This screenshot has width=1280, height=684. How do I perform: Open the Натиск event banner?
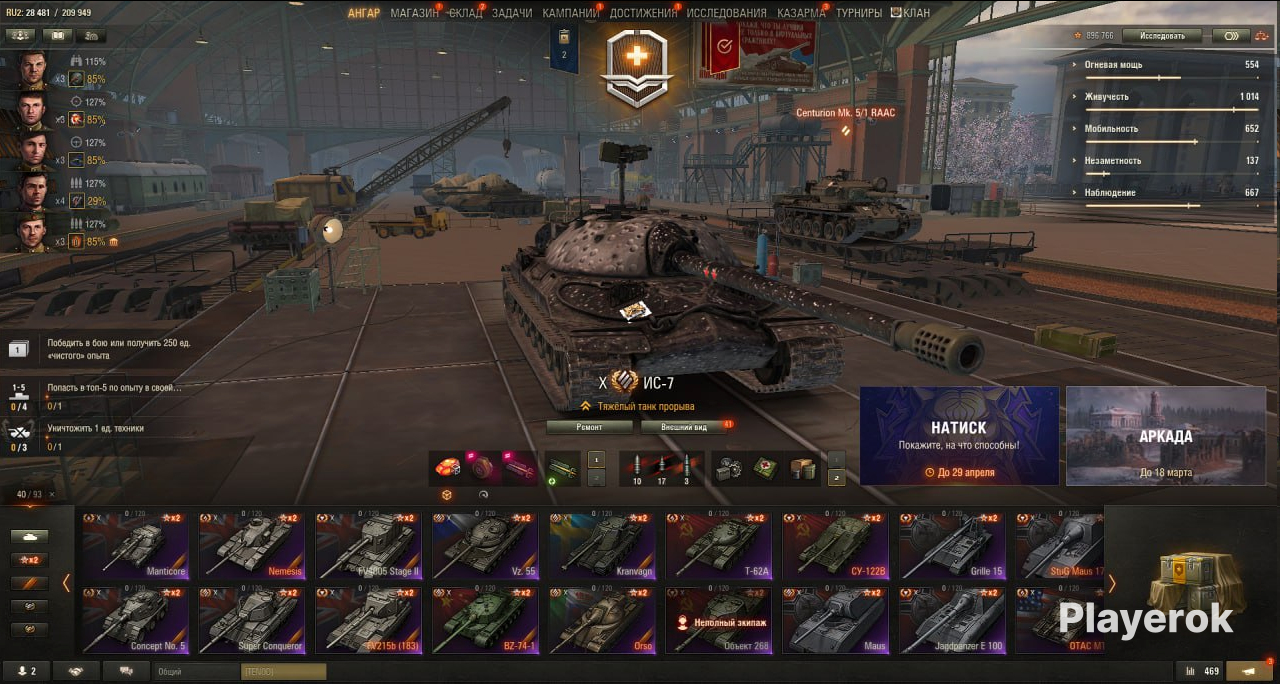[959, 436]
